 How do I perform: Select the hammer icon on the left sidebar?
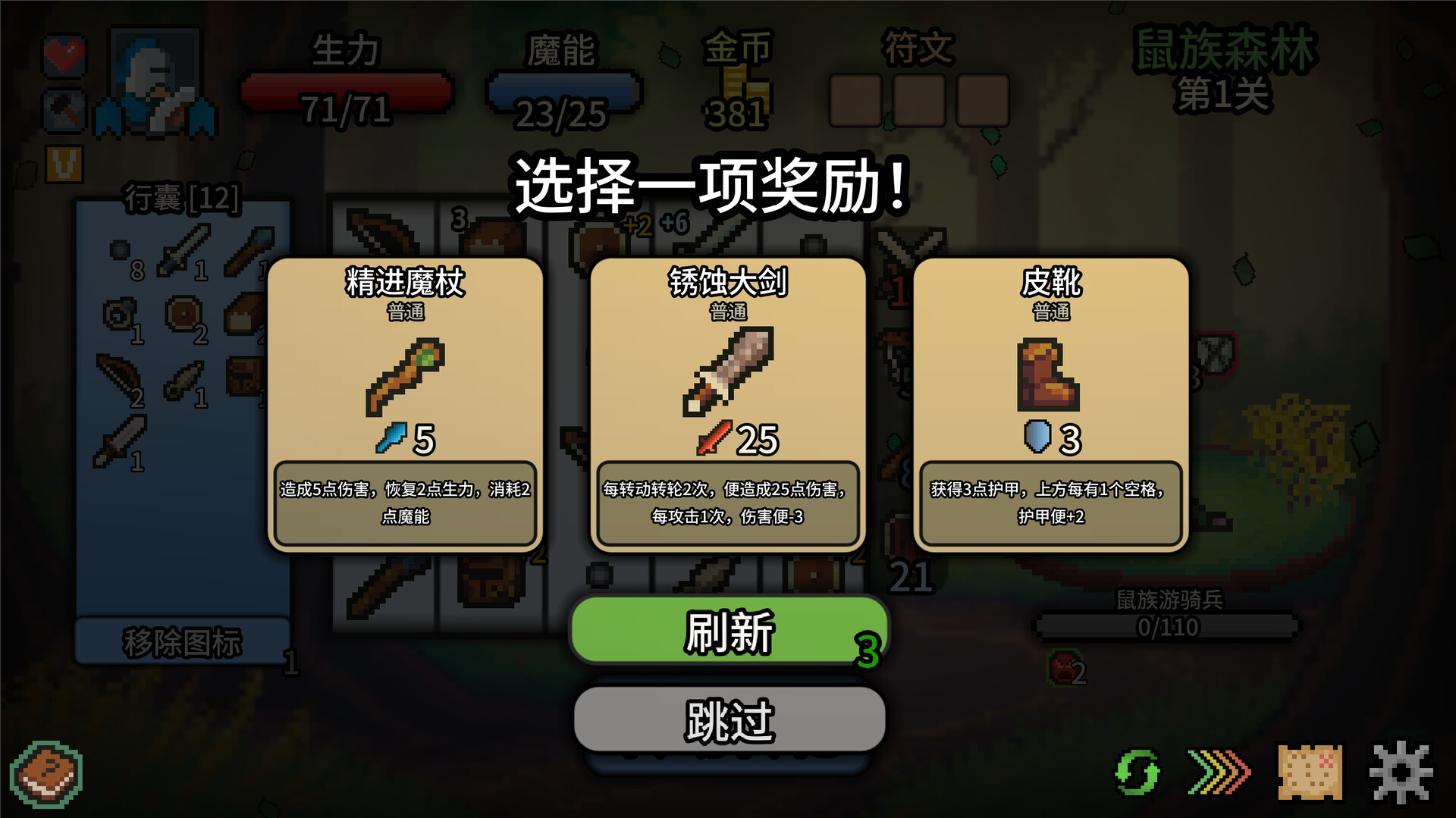tap(64, 110)
